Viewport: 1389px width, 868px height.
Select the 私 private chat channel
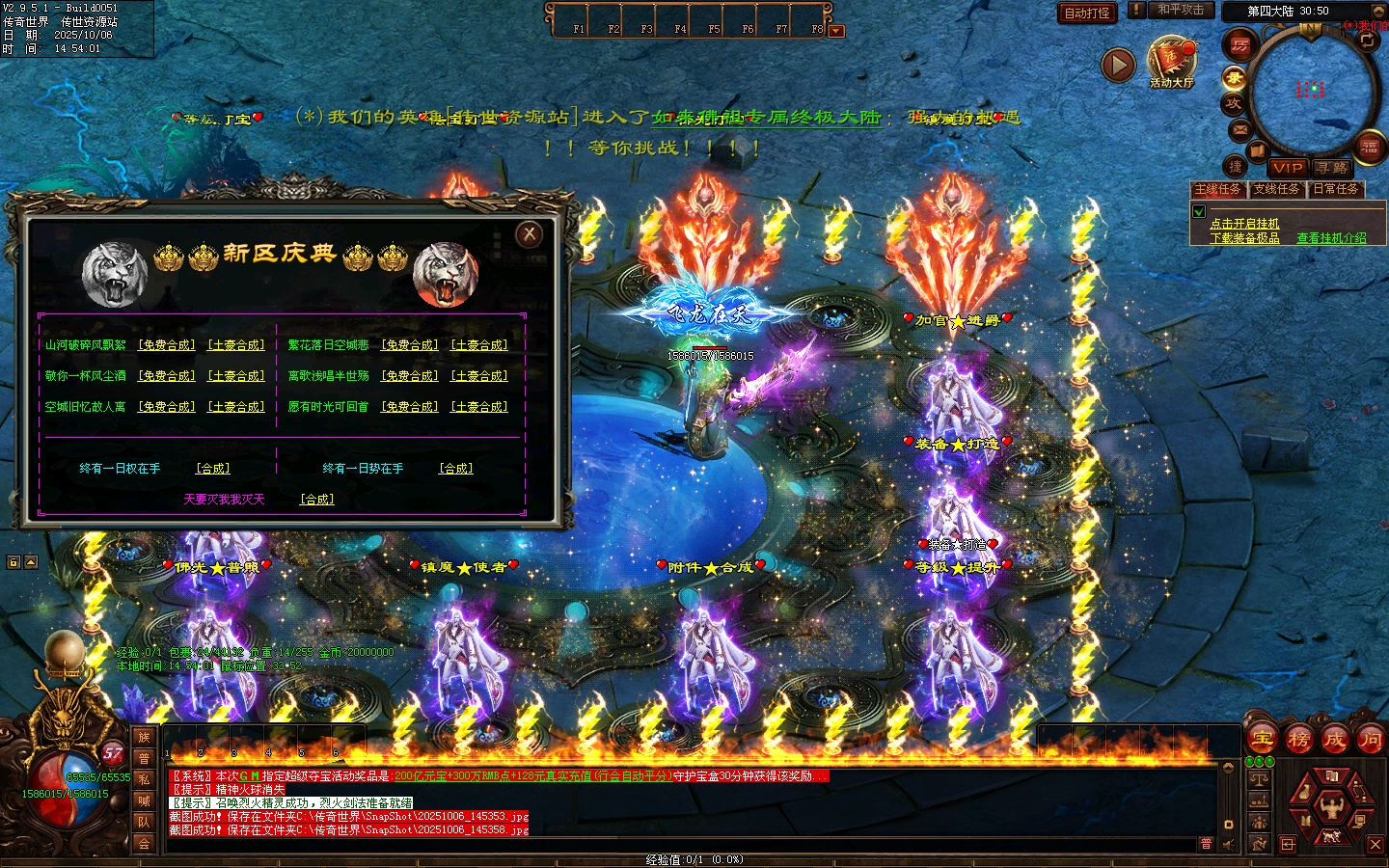pyautogui.click(x=144, y=779)
